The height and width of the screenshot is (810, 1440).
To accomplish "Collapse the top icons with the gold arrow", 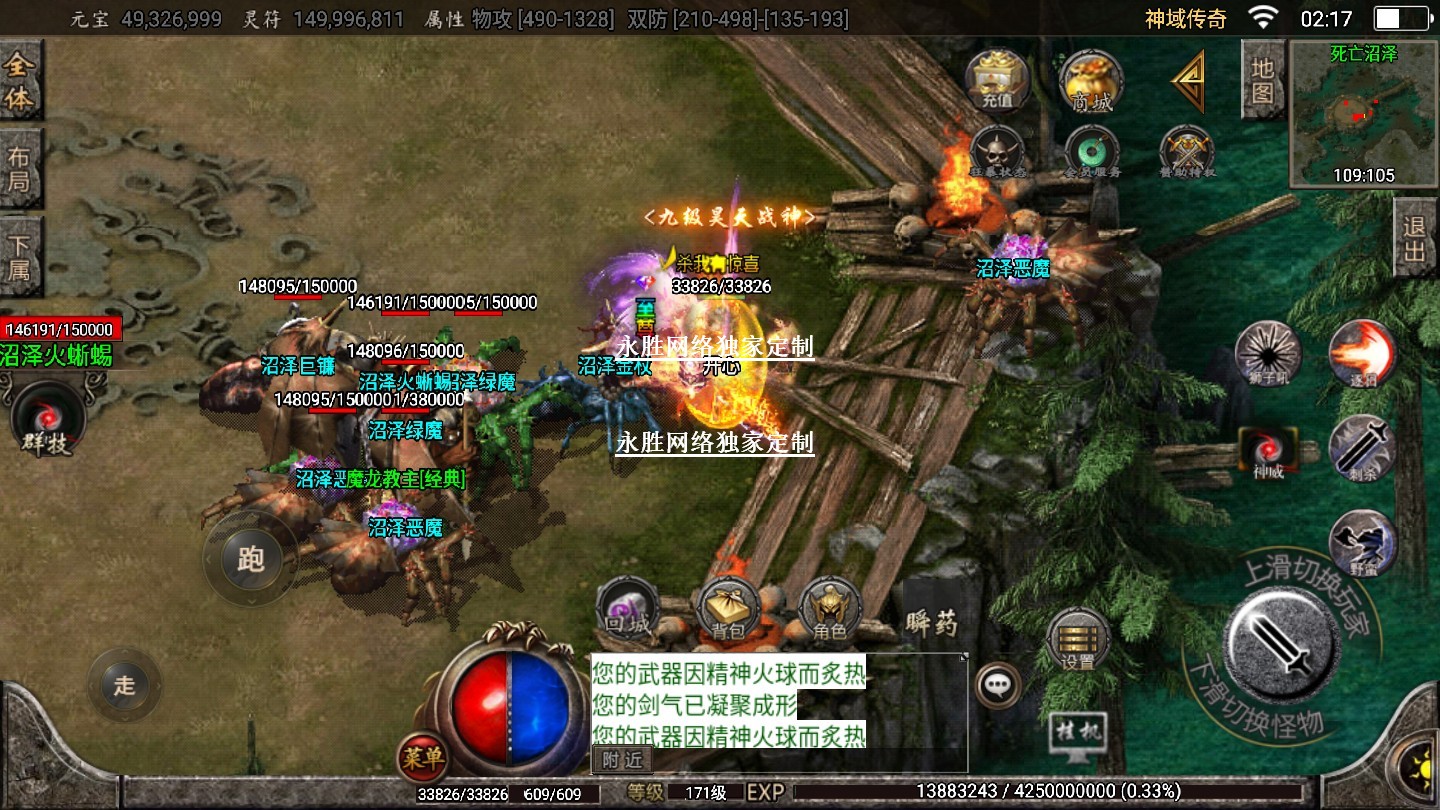I will click(x=1189, y=82).
